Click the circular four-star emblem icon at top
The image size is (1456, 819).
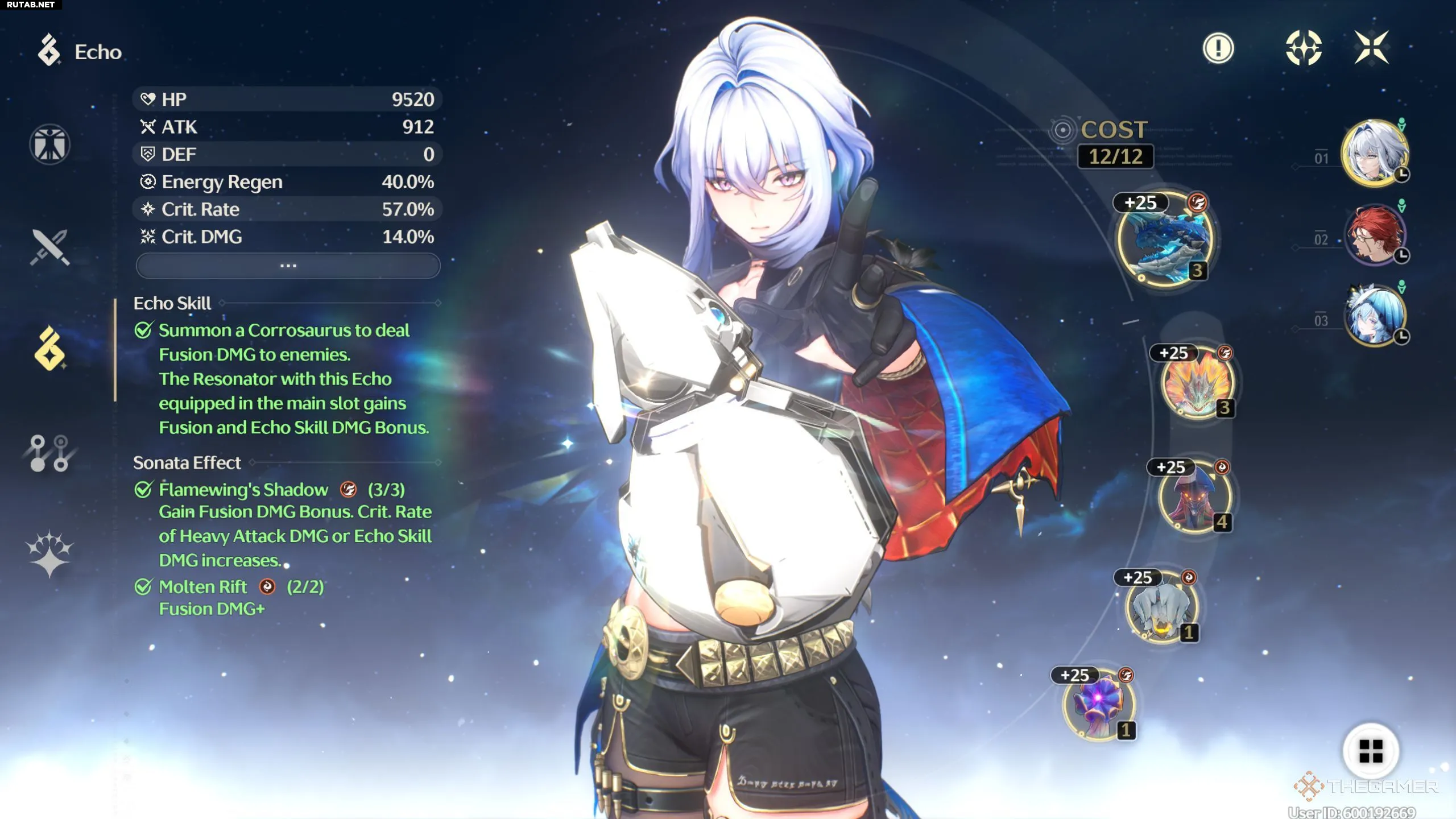(1304, 48)
